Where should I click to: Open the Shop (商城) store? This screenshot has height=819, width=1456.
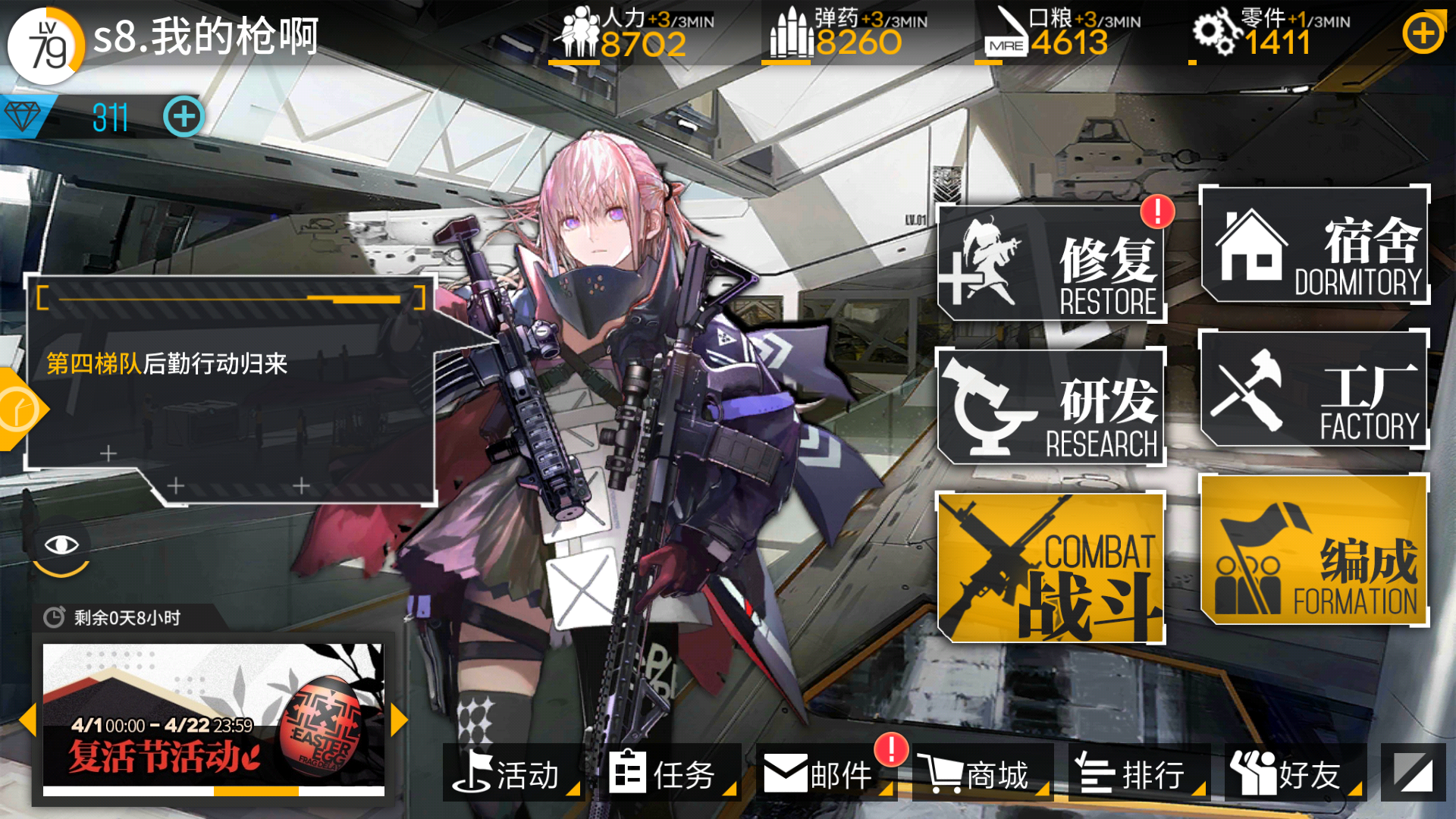coord(978,774)
